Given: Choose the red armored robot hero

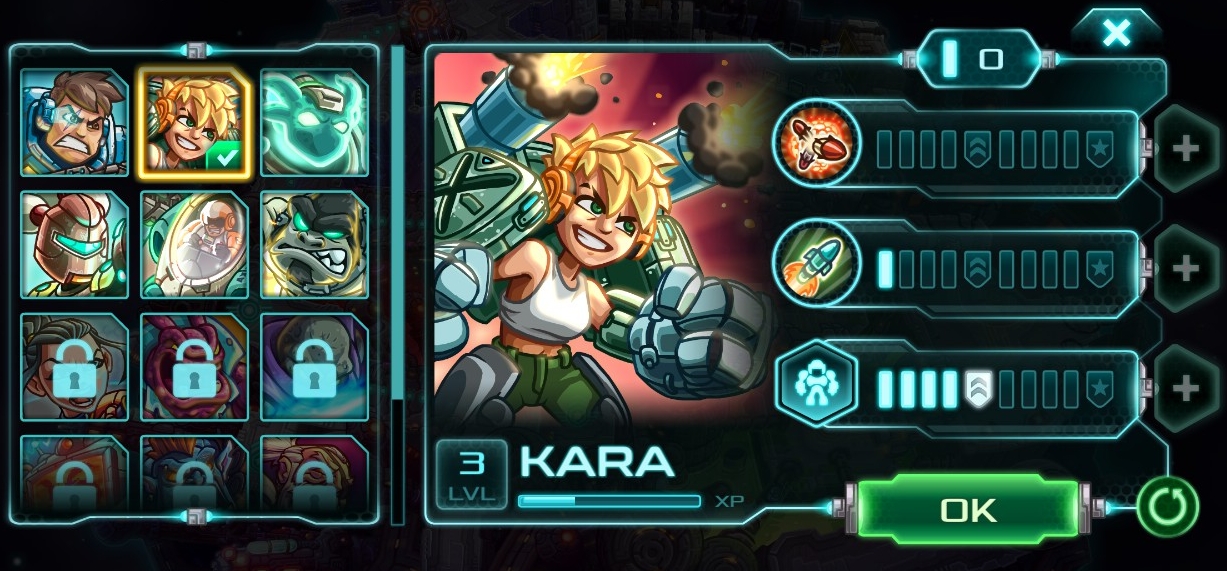Looking at the screenshot, I should [x=74, y=245].
